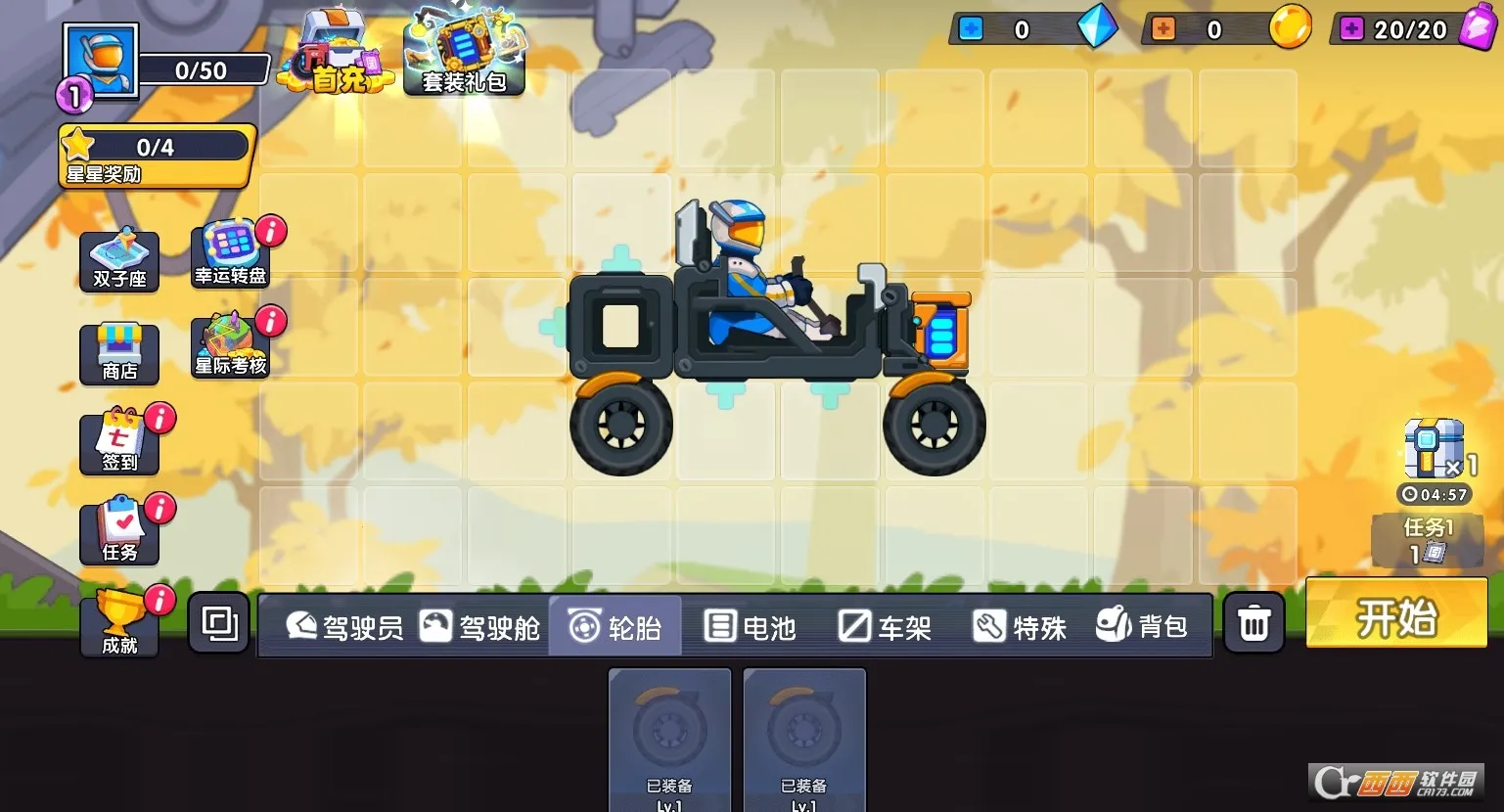This screenshot has height=812, width=1504.
Task: Open the 双子座 Gemini feature
Action: coord(117,259)
